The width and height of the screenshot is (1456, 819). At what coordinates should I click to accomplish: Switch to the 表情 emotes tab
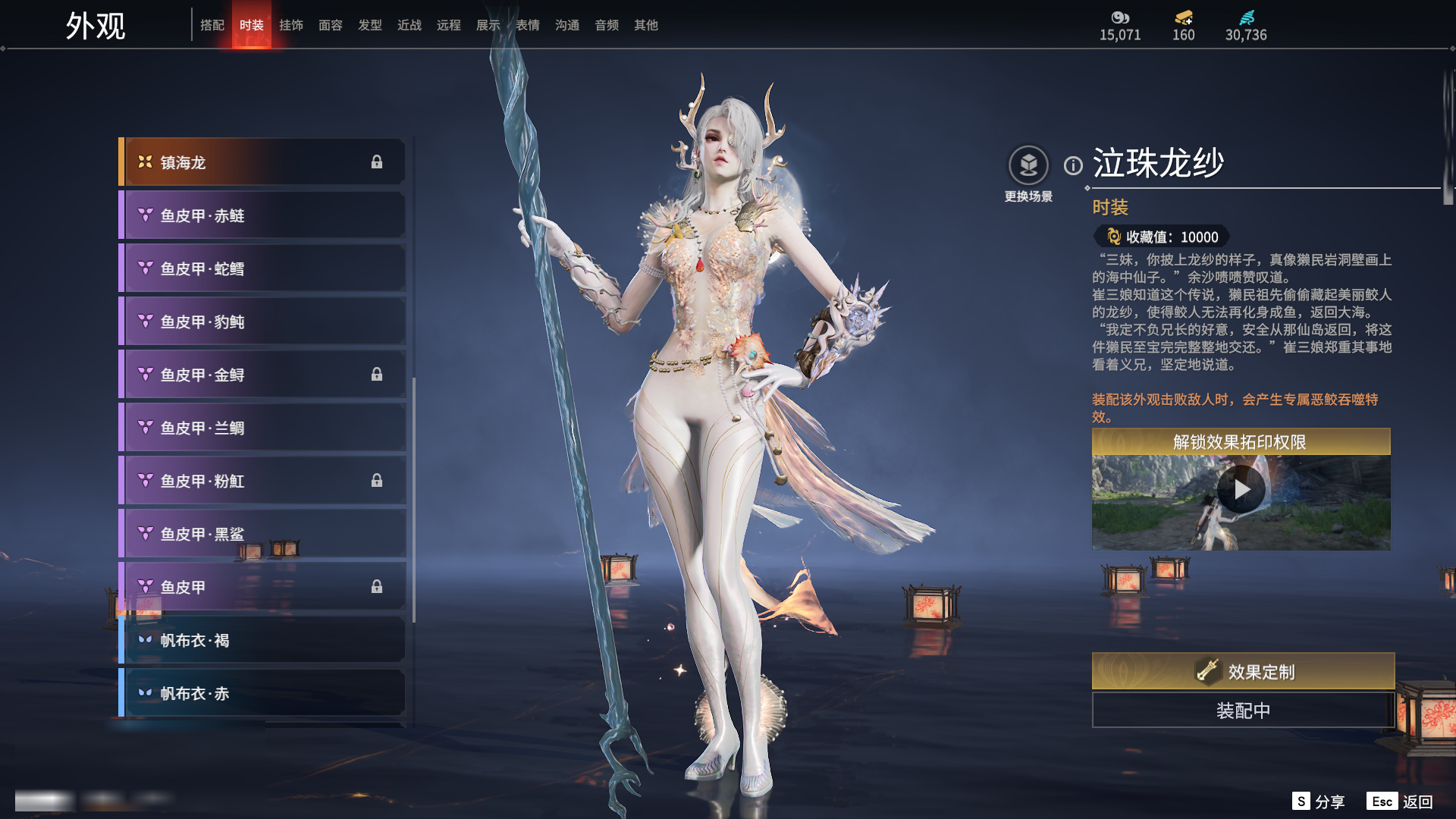coord(527,25)
